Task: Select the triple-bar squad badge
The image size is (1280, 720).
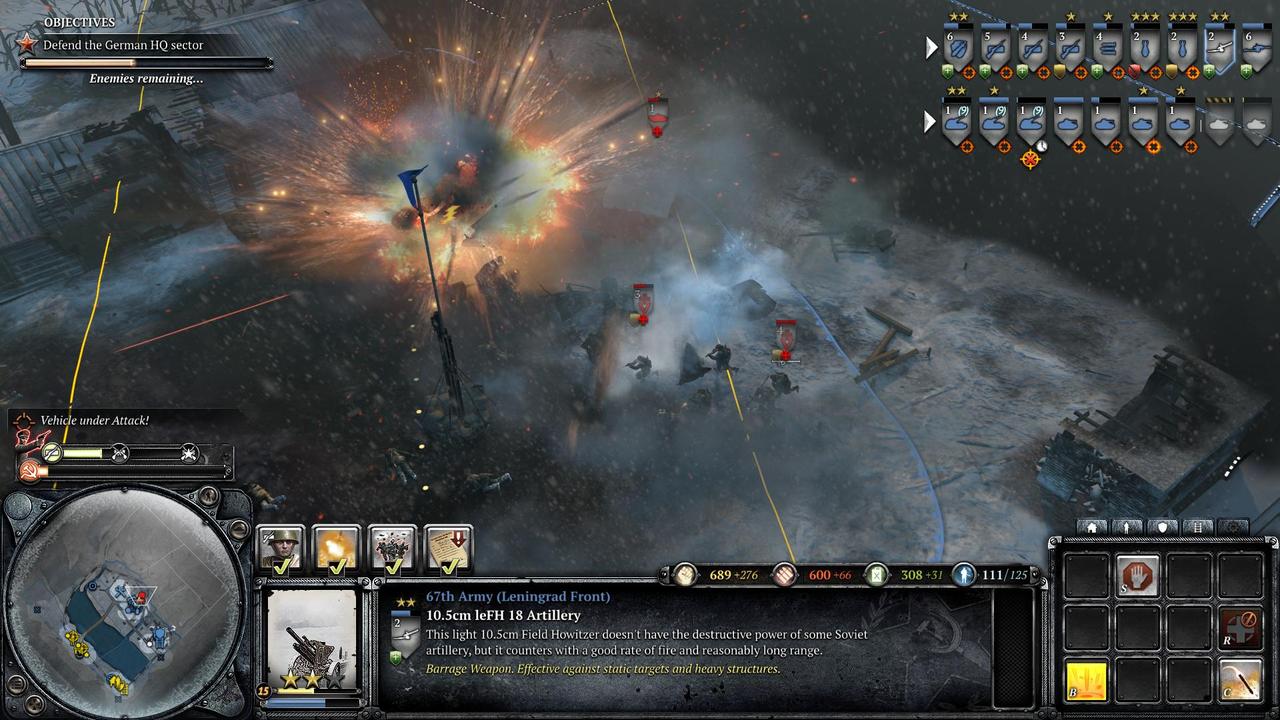Action: coord(1107,48)
